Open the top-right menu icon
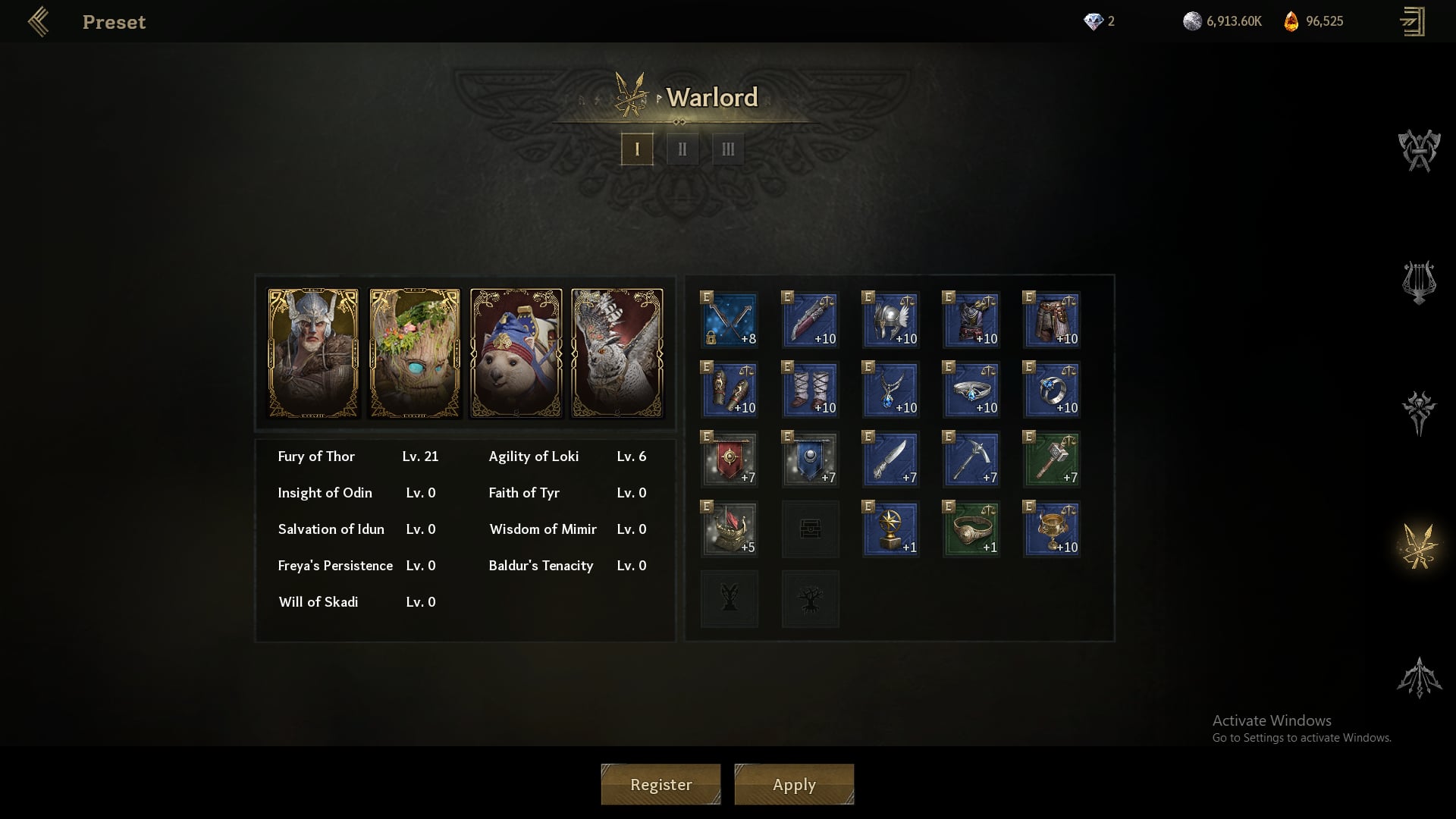 pyautogui.click(x=1412, y=21)
